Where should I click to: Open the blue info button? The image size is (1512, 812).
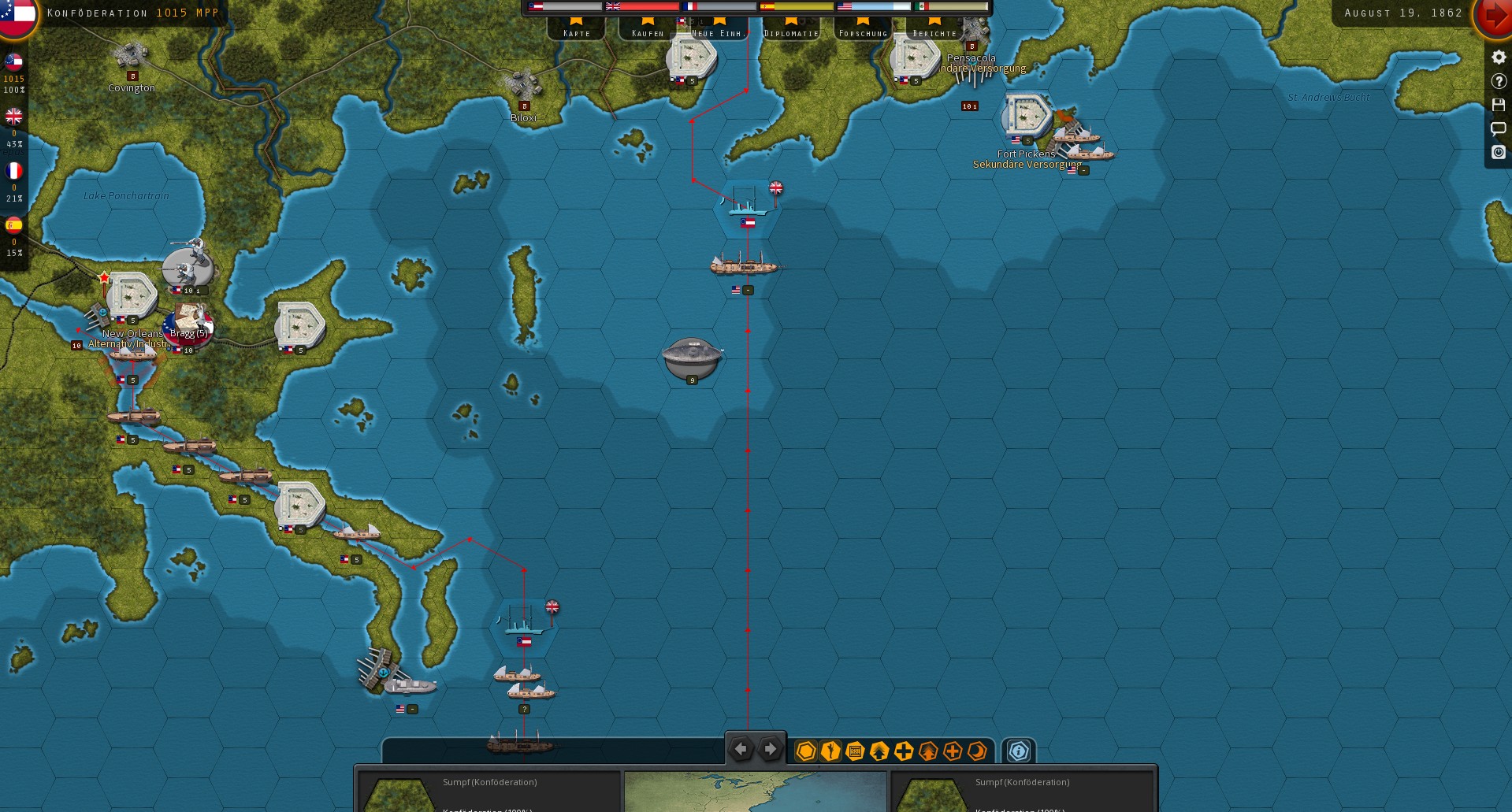click(x=1018, y=751)
